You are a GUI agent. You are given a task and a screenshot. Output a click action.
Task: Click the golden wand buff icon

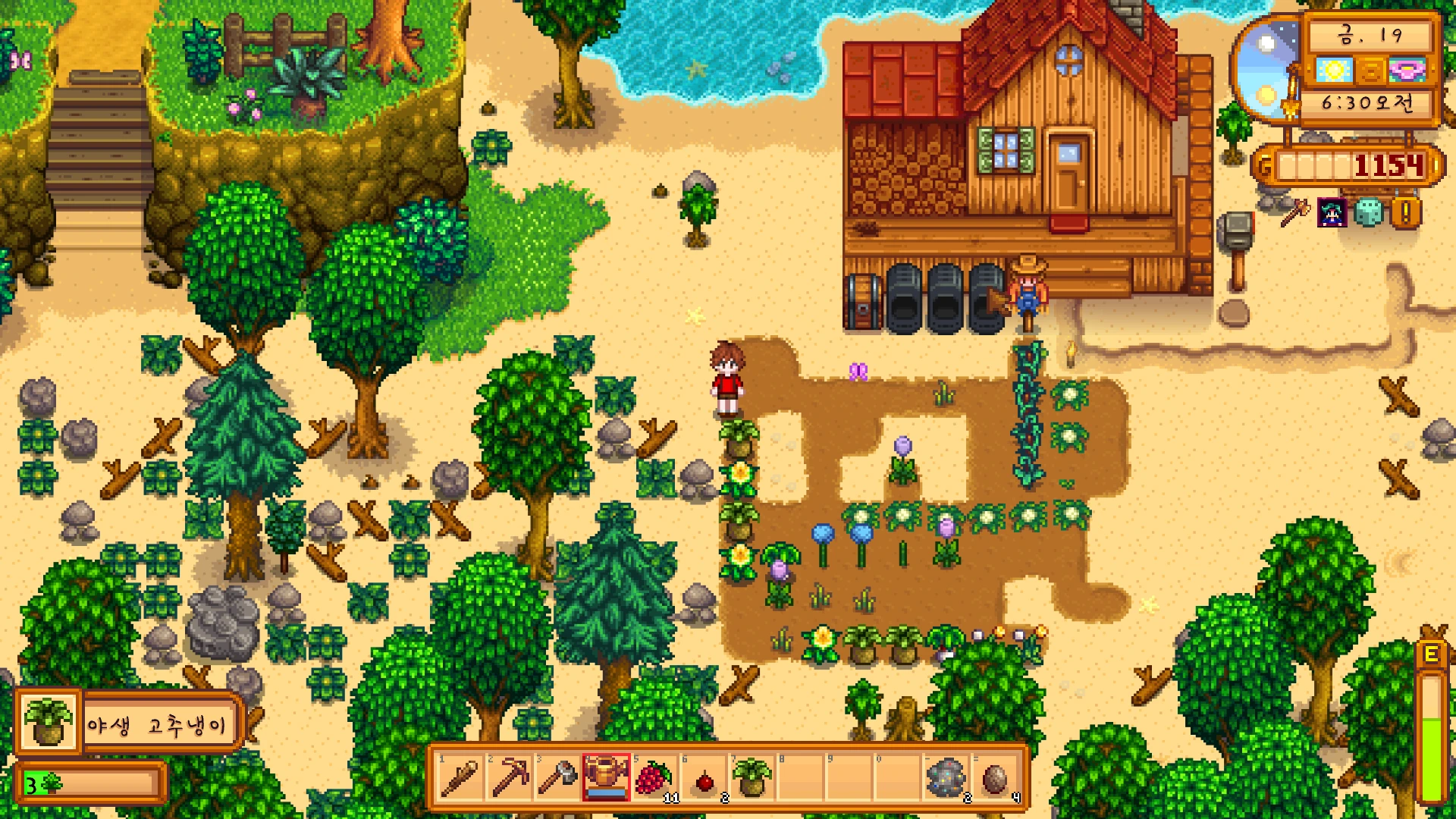[1295, 213]
